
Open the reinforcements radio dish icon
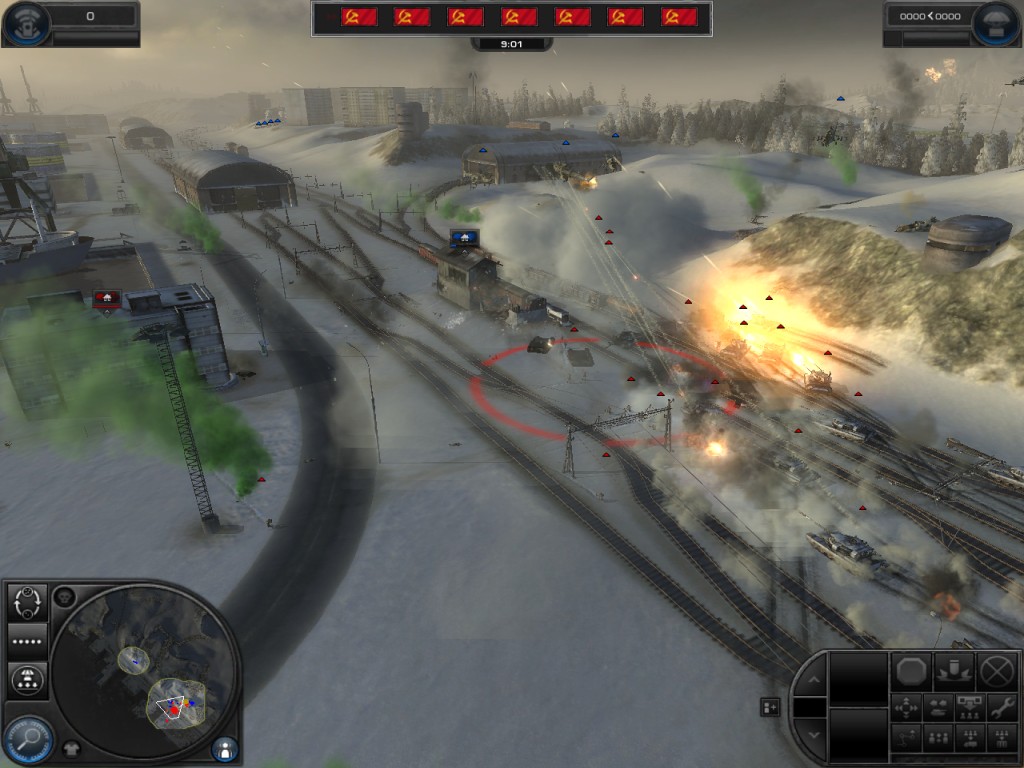[26, 20]
